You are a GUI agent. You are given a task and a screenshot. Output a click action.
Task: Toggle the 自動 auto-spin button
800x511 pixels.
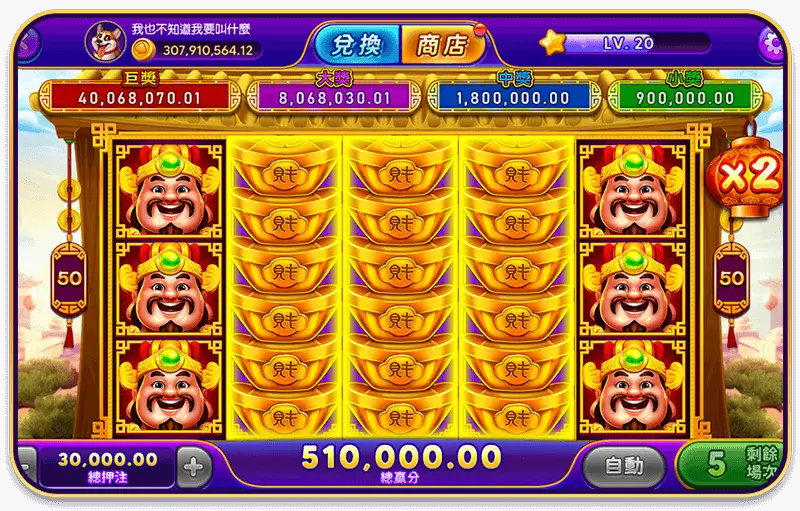[622, 466]
